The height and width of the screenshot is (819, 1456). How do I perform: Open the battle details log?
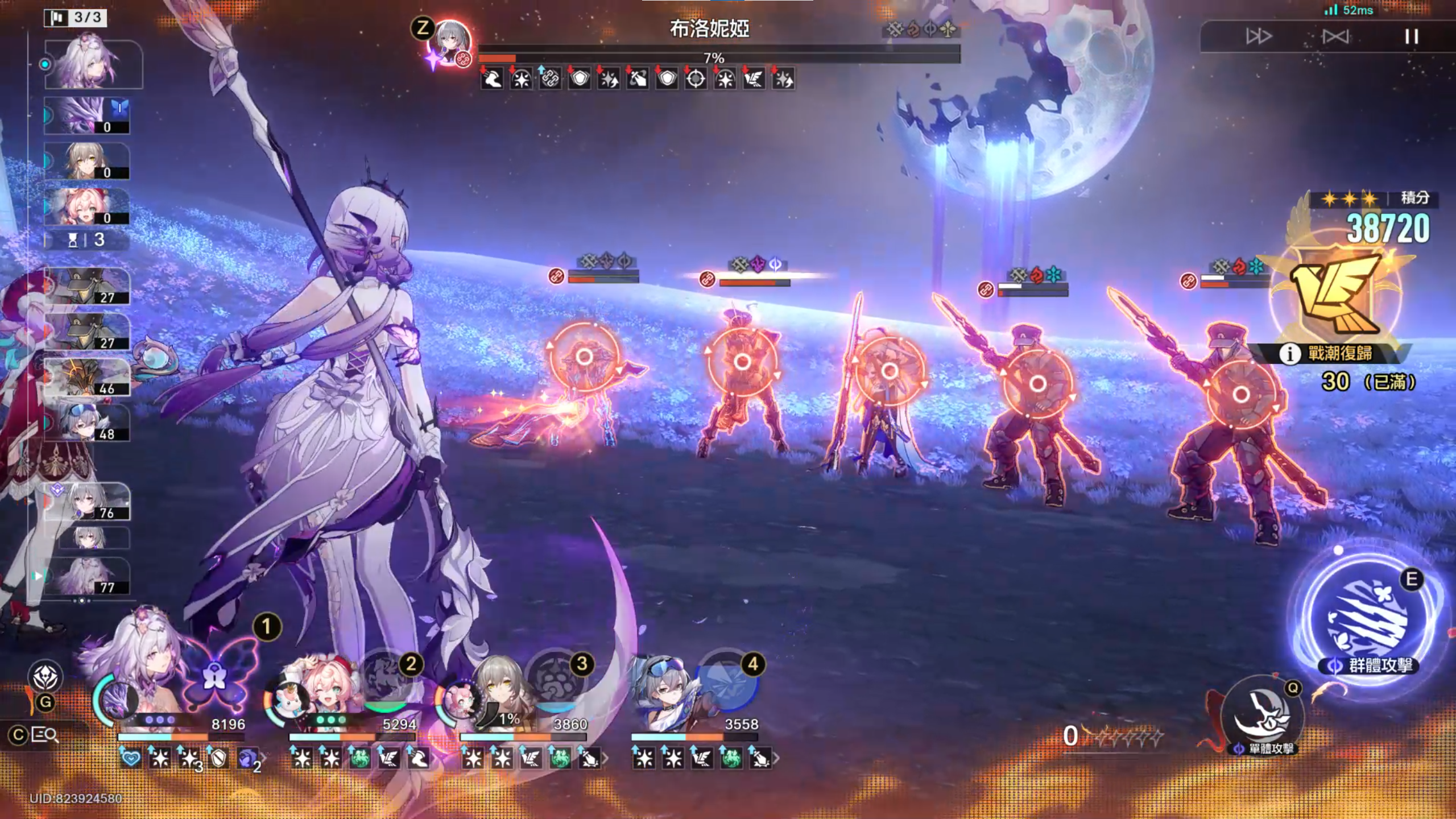[44, 735]
